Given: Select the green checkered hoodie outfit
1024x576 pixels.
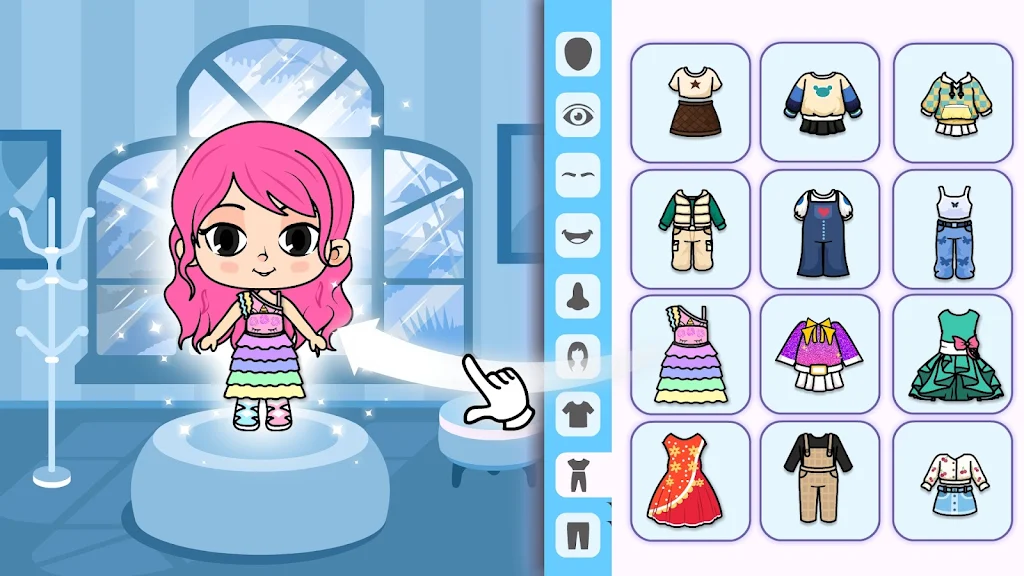Looking at the screenshot, I should [951, 102].
